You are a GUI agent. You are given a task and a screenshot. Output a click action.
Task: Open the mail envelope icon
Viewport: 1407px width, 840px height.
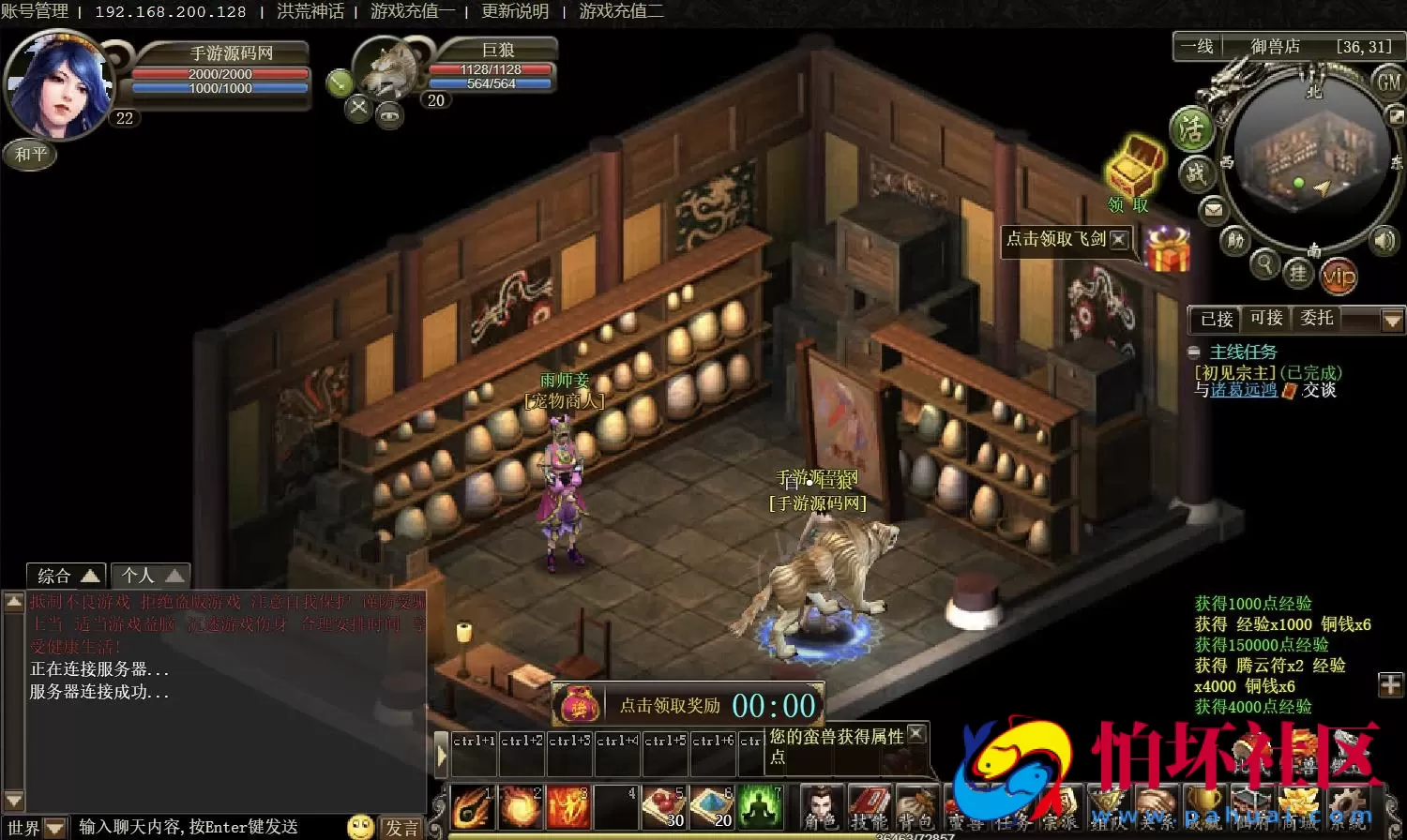(1214, 209)
